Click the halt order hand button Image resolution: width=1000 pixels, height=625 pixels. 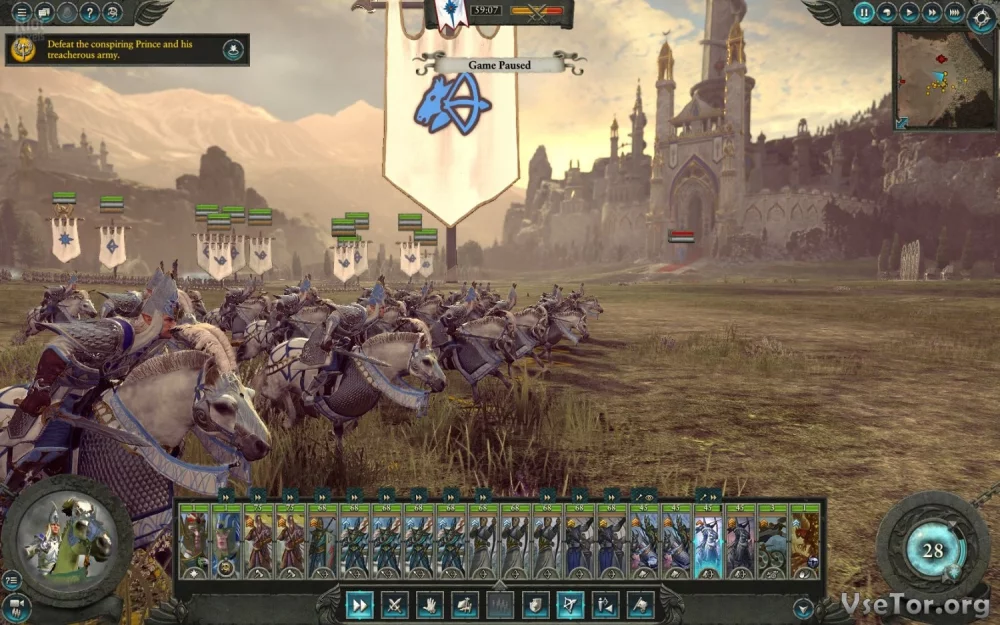[430, 604]
